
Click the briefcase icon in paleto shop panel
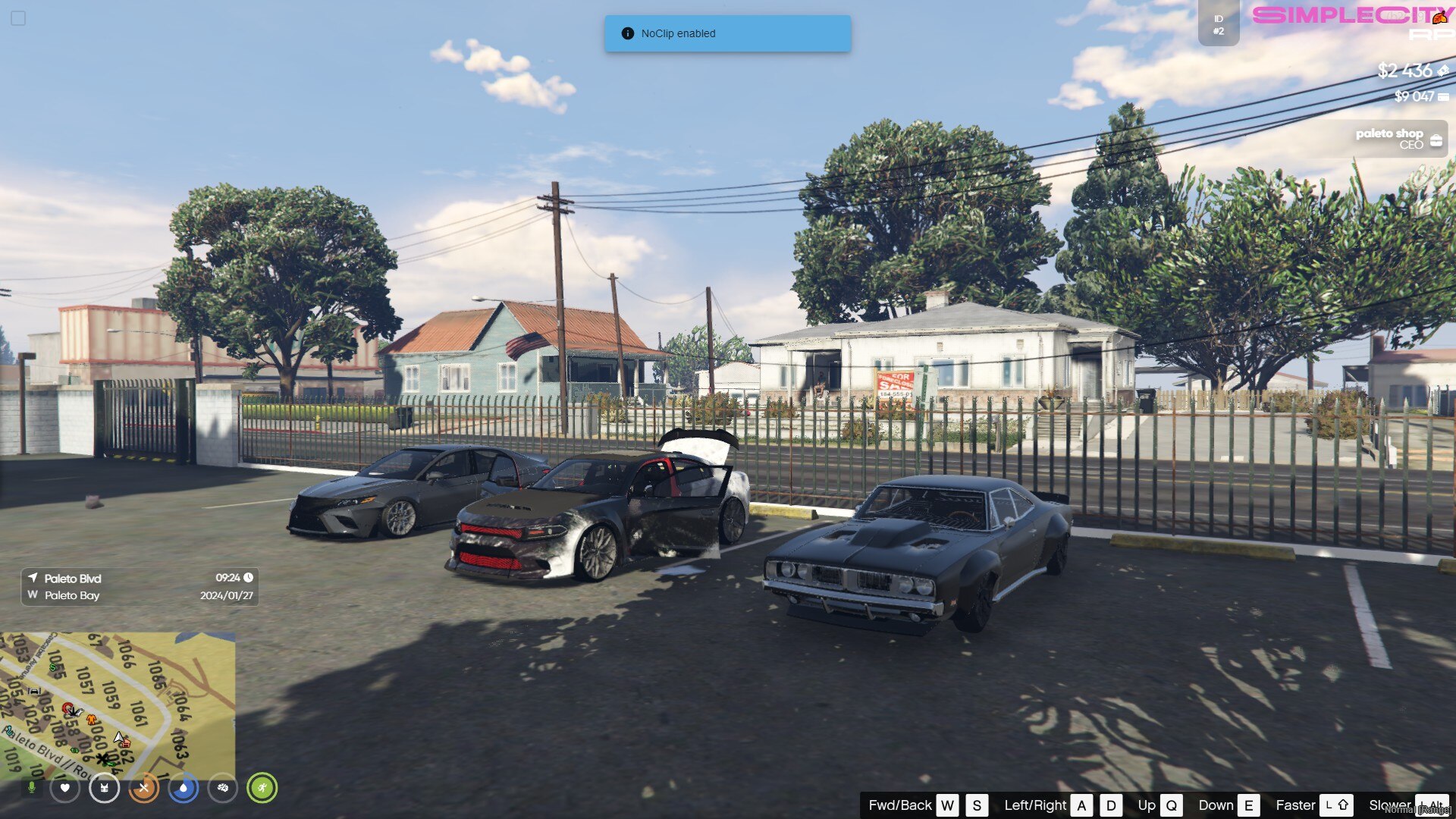pyautogui.click(x=1436, y=140)
